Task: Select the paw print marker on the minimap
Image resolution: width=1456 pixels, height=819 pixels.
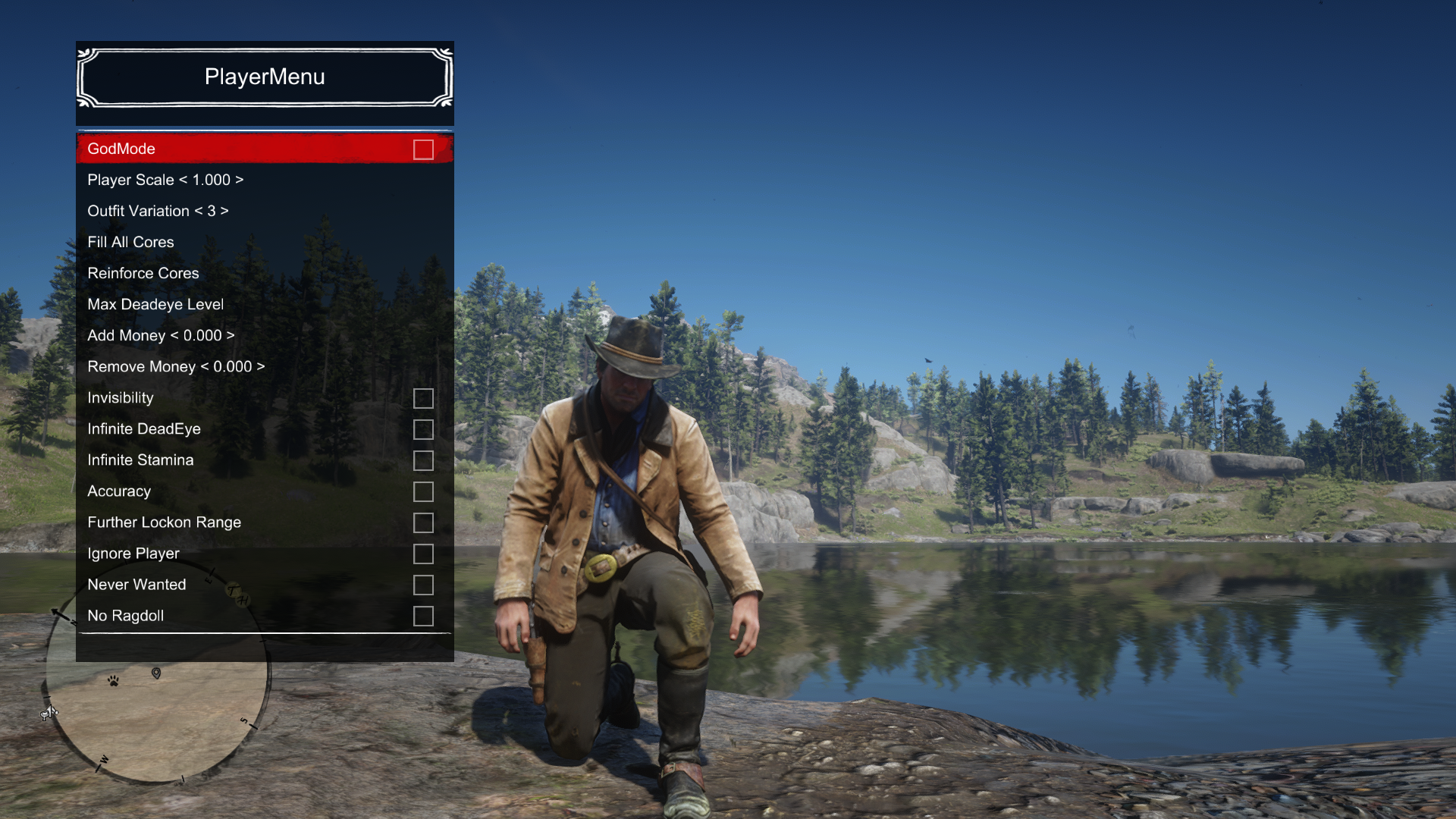Action: 113,681
